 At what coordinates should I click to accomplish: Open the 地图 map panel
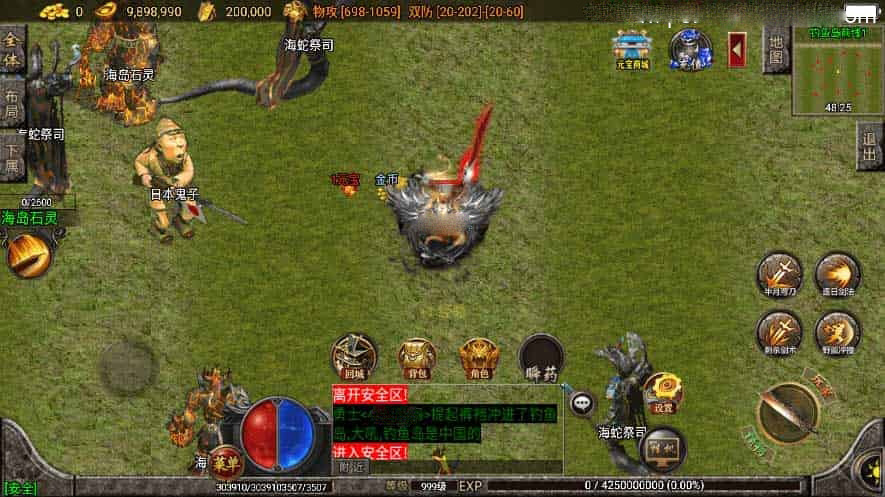point(776,48)
